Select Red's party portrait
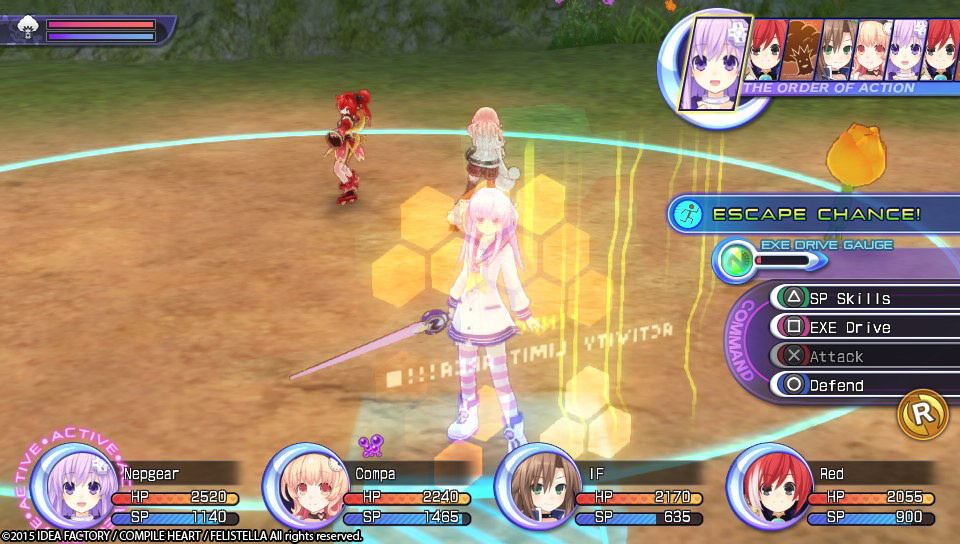 [768, 486]
